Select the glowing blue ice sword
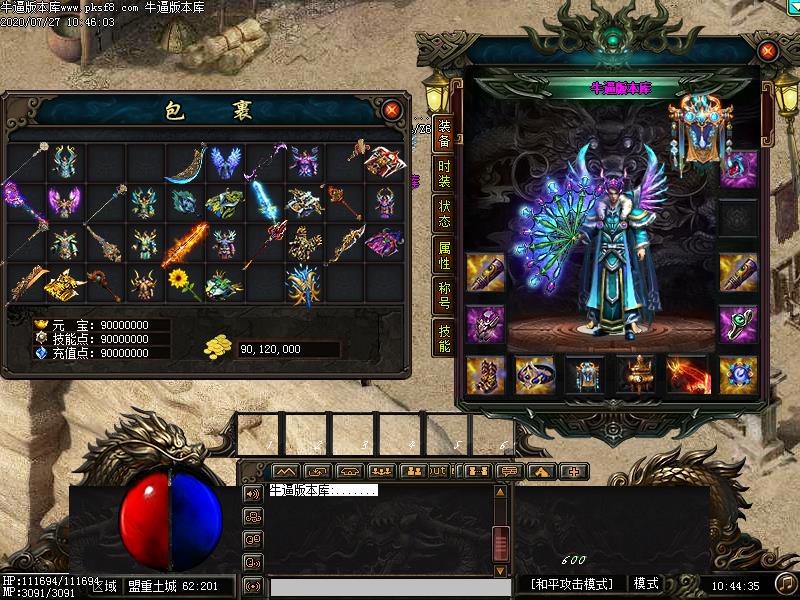This screenshot has width=800, height=600. pyautogui.click(x=264, y=198)
